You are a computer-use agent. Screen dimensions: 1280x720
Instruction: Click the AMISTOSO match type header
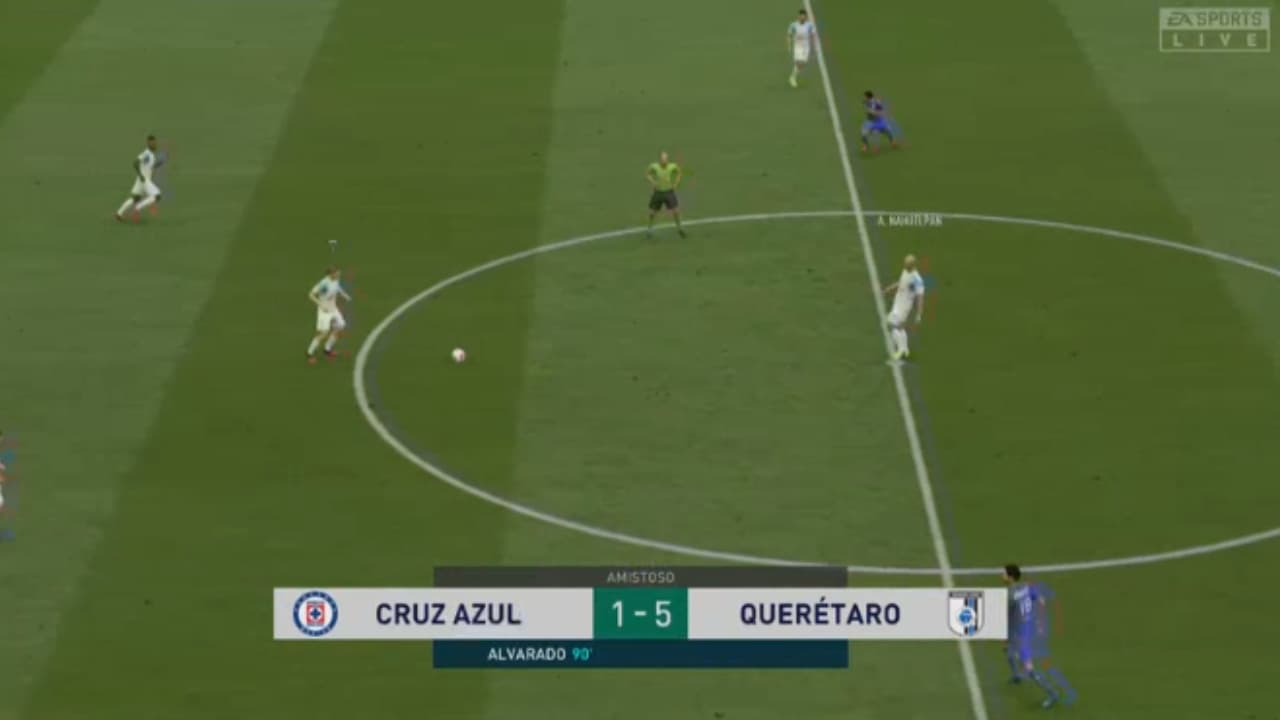pyautogui.click(x=640, y=577)
